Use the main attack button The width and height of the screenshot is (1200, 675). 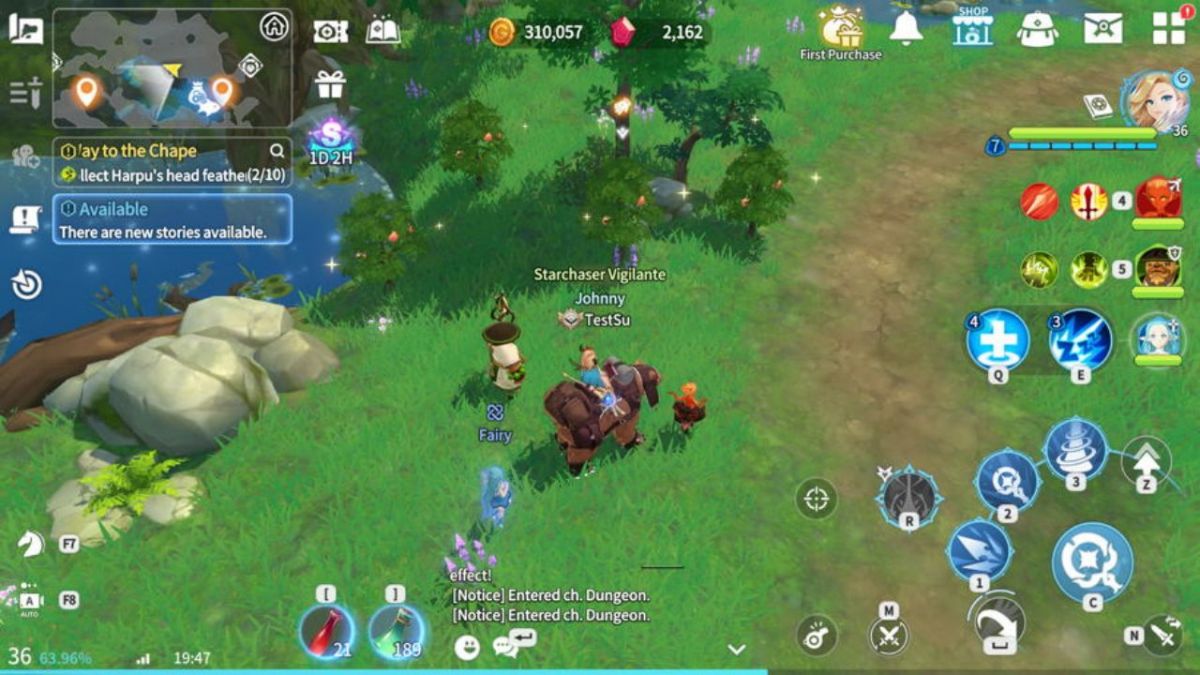1092,562
